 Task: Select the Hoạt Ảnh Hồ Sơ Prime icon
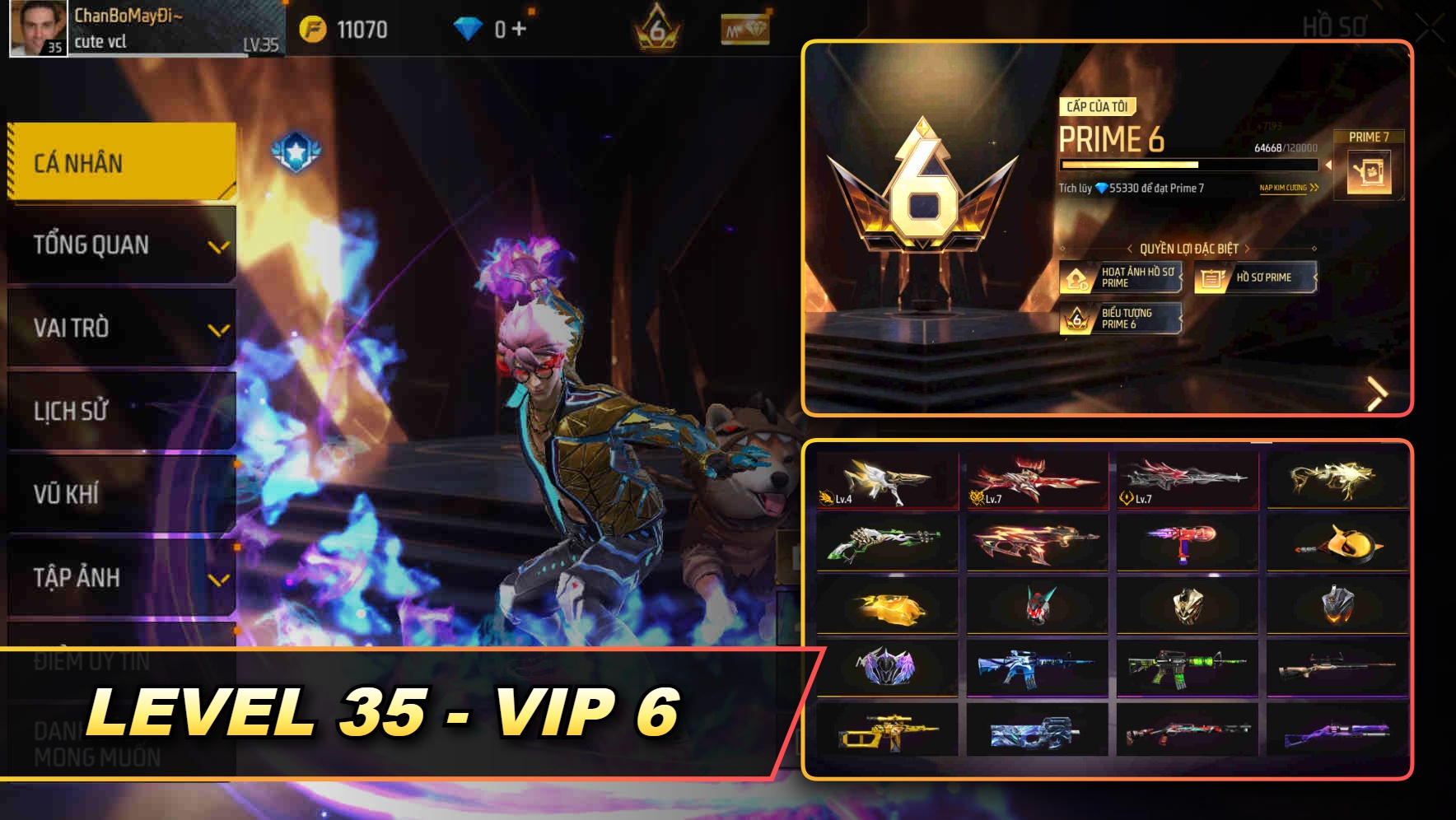1076,277
